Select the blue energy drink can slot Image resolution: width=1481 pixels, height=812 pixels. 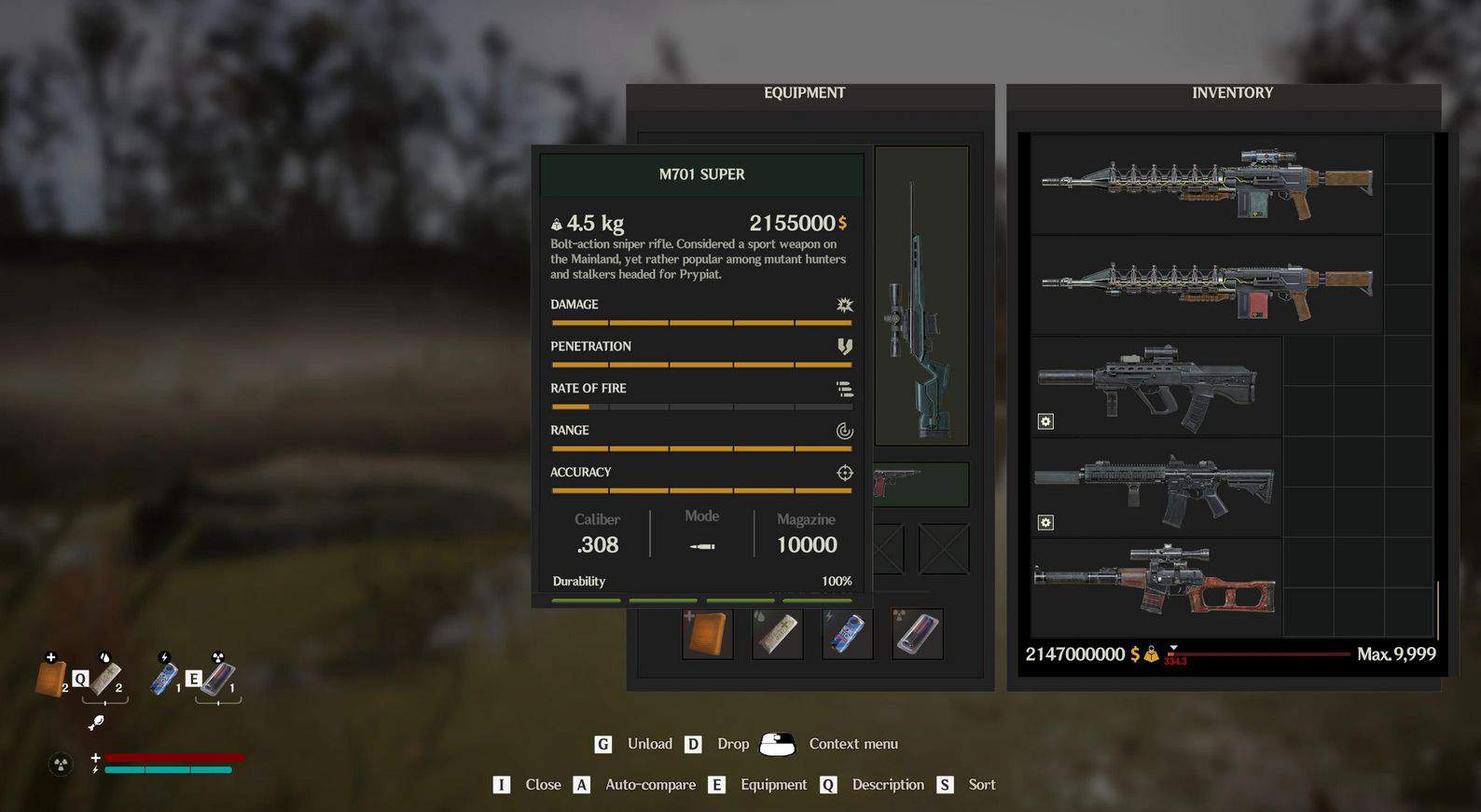point(848,634)
